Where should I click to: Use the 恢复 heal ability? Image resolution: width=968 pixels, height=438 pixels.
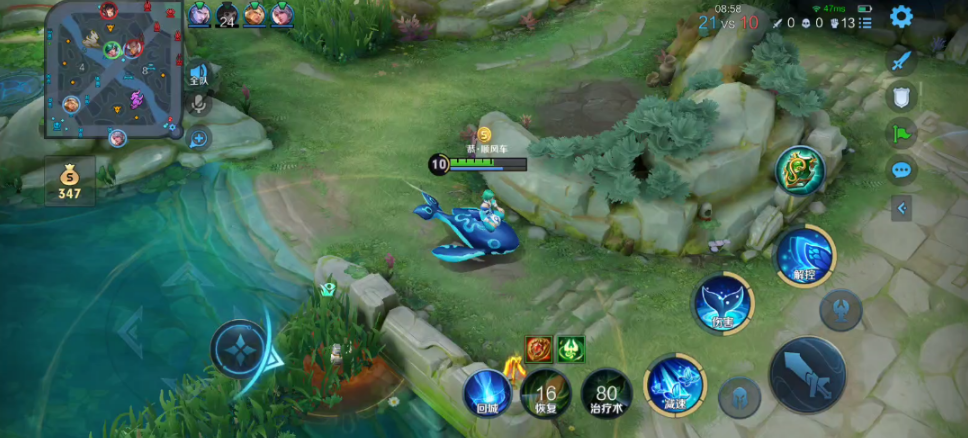[546, 393]
